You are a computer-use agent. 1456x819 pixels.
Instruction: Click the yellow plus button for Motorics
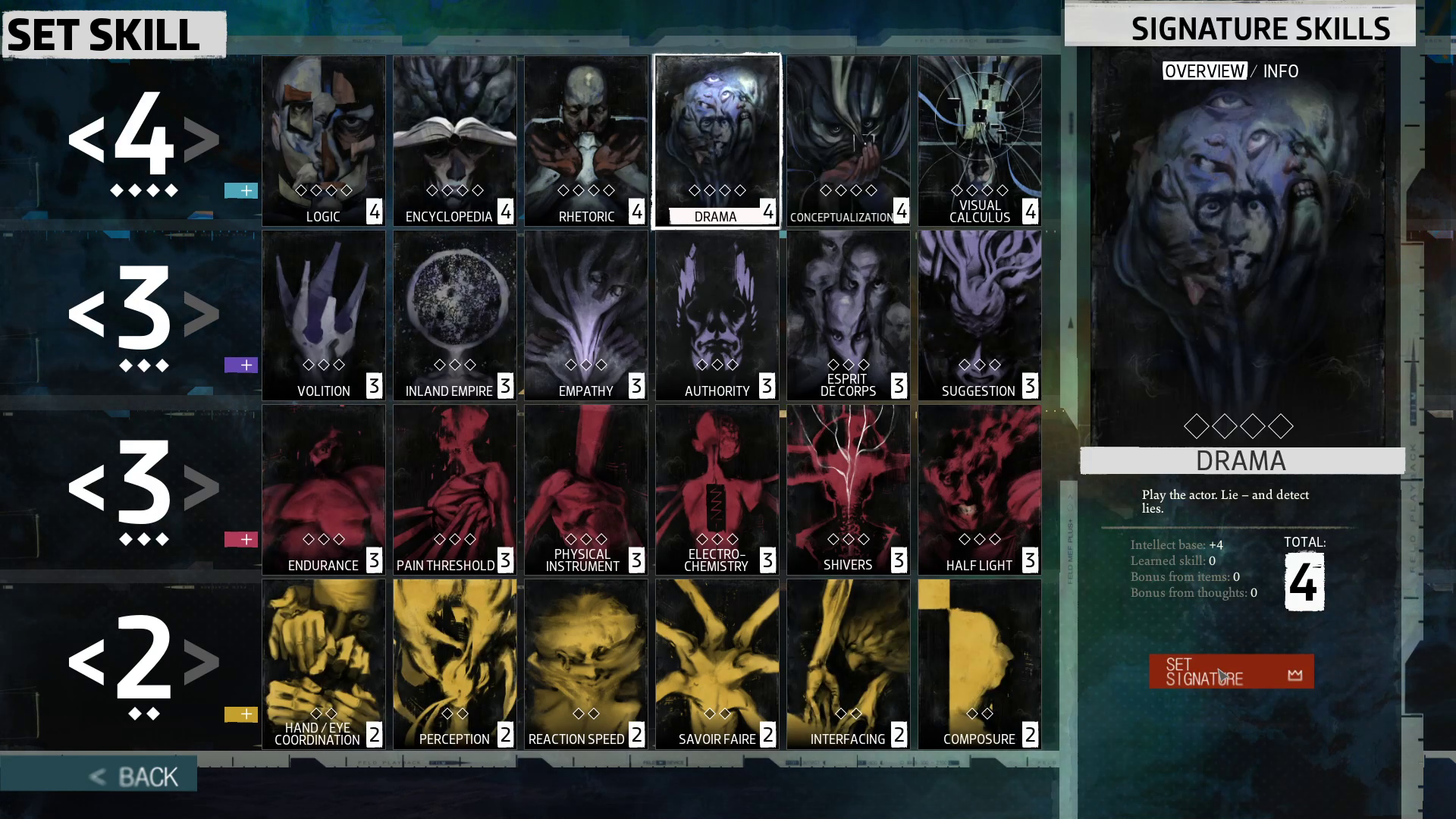[x=241, y=714]
